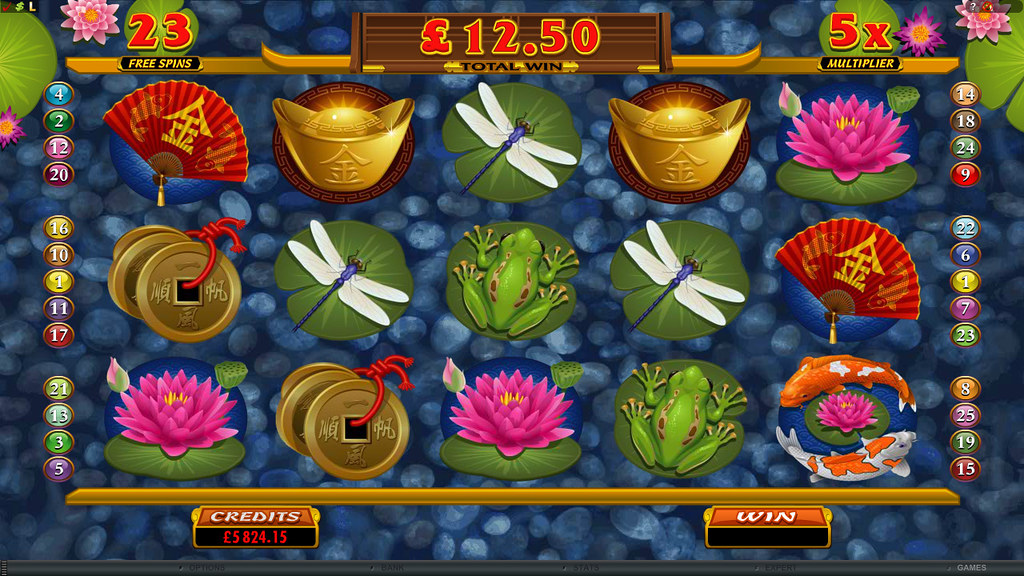This screenshot has height=576, width=1024.
Task: Highlight payline 21 marker
Action: pos(59,390)
